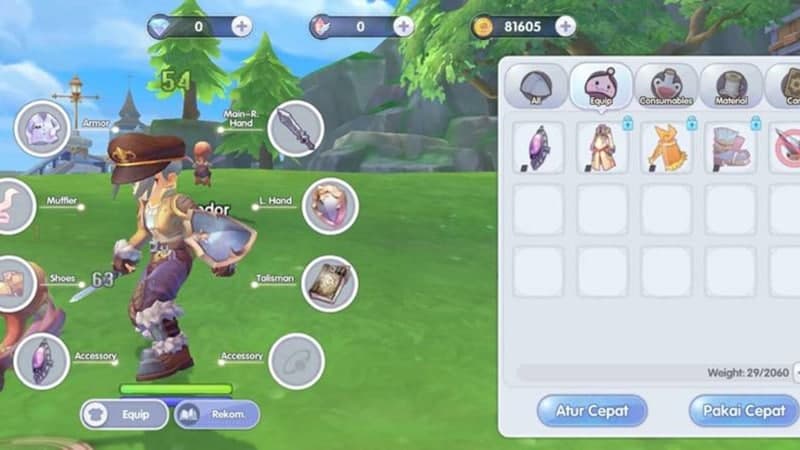Tap the Shoes equipment slot
The width and height of the screenshot is (800, 450).
click(x=12, y=282)
